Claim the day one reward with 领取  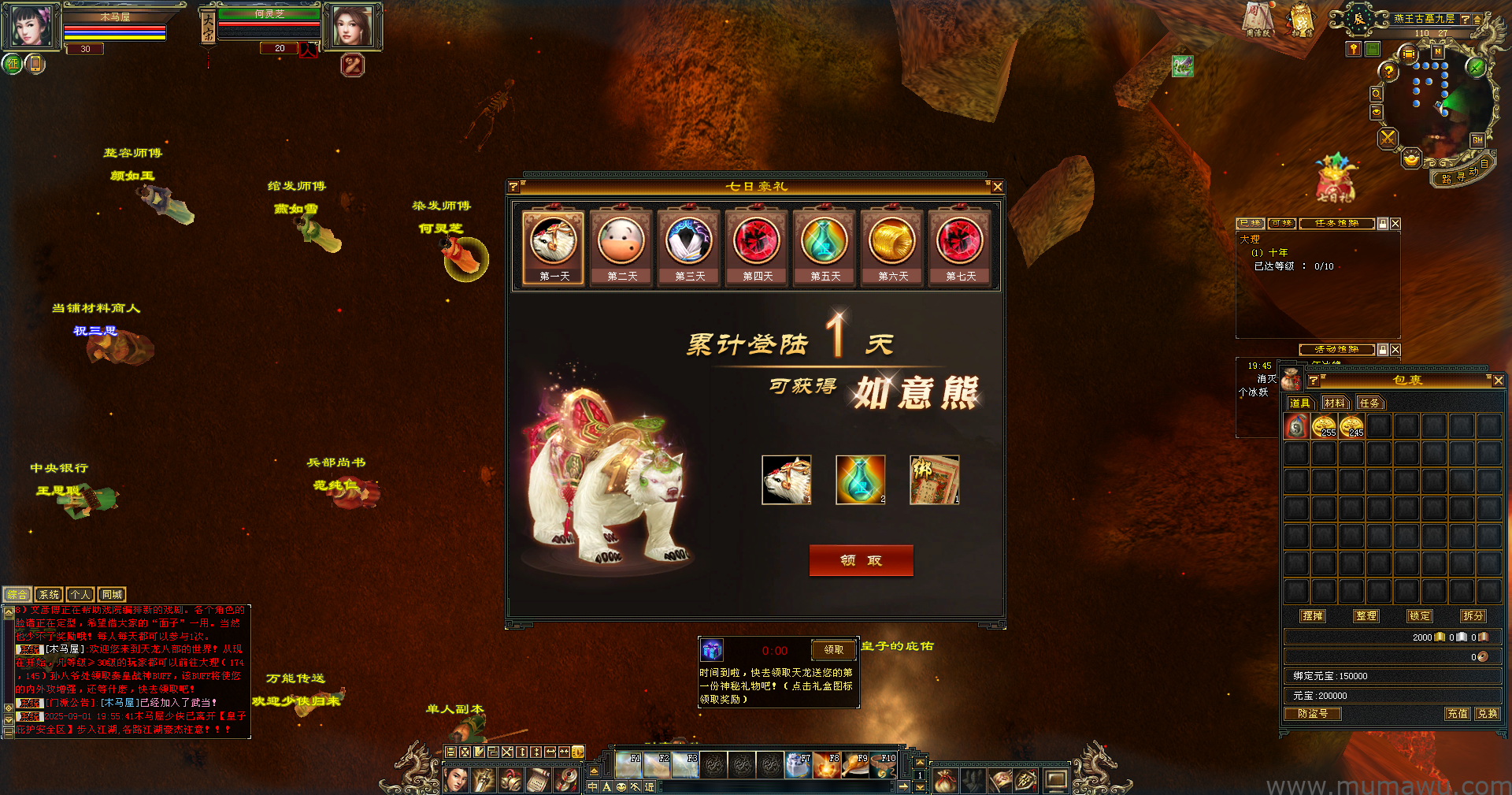(861, 560)
